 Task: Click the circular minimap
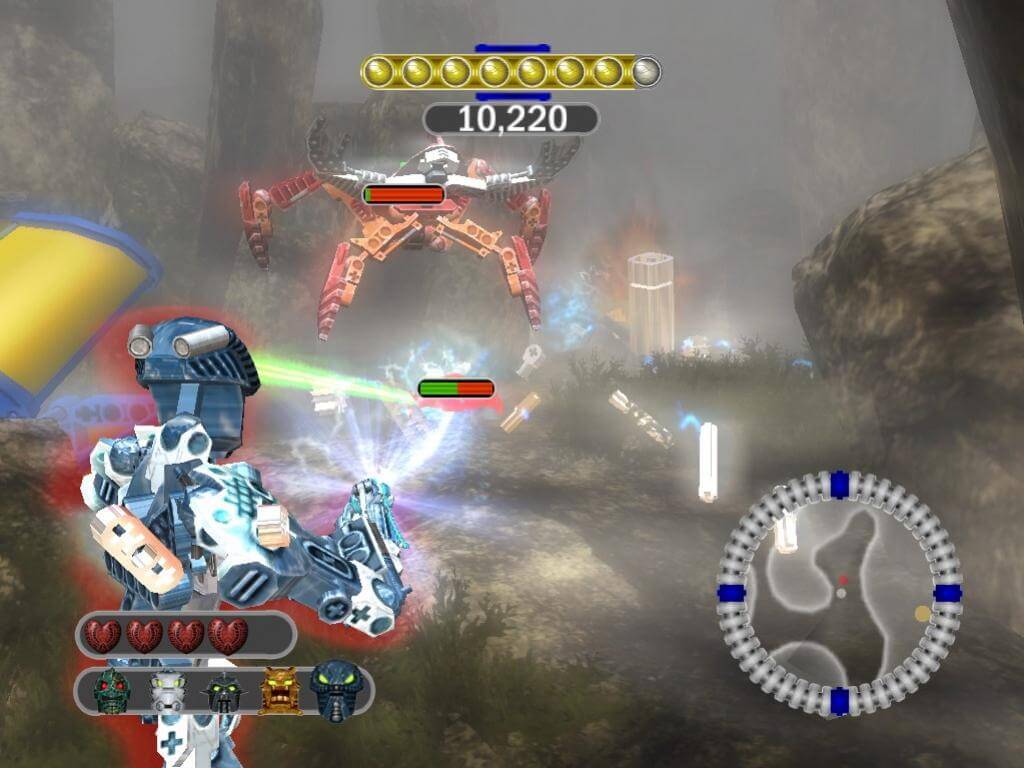(839, 592)
